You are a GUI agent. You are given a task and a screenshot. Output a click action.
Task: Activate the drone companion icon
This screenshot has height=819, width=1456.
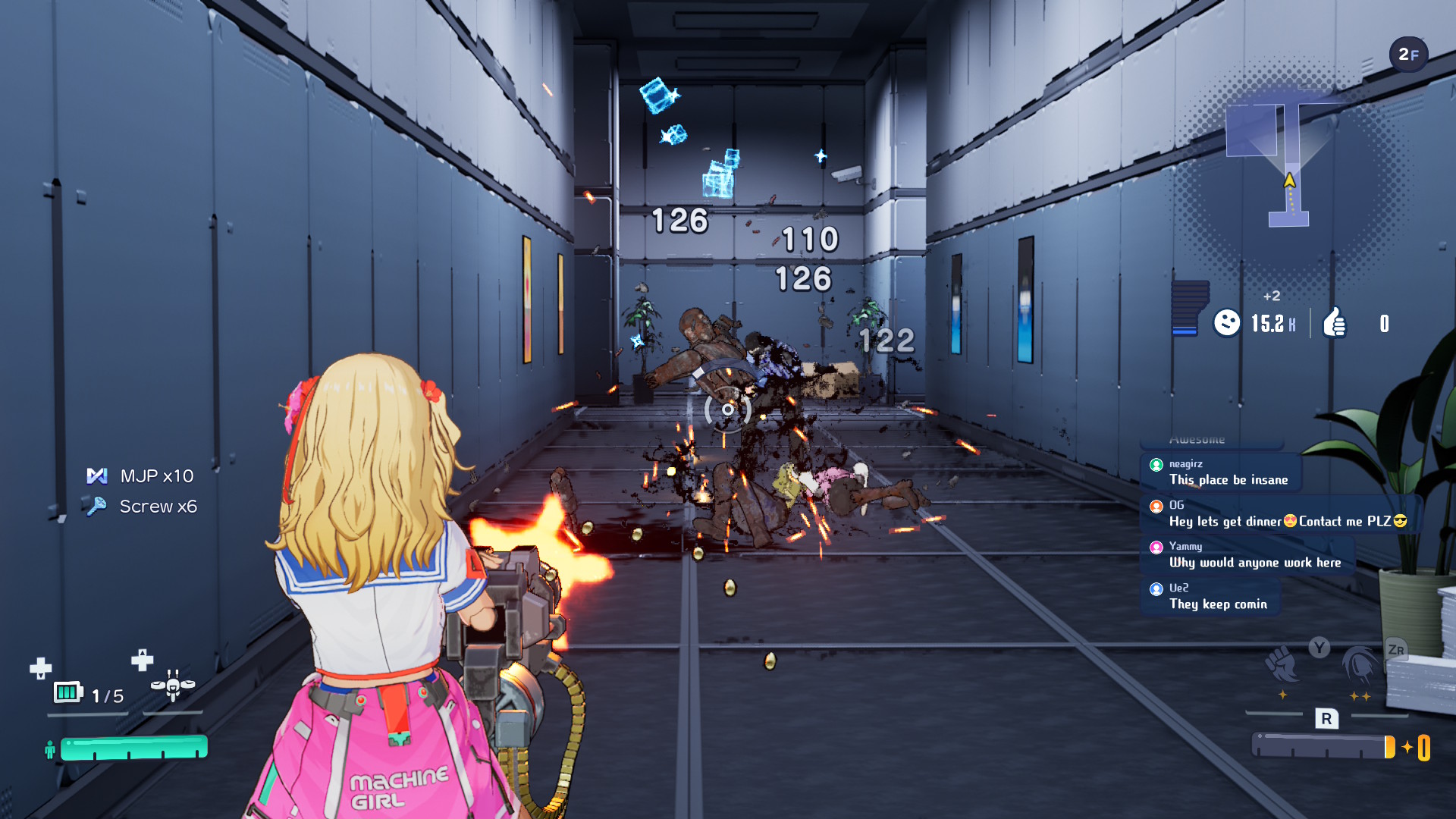click(173, 685)
